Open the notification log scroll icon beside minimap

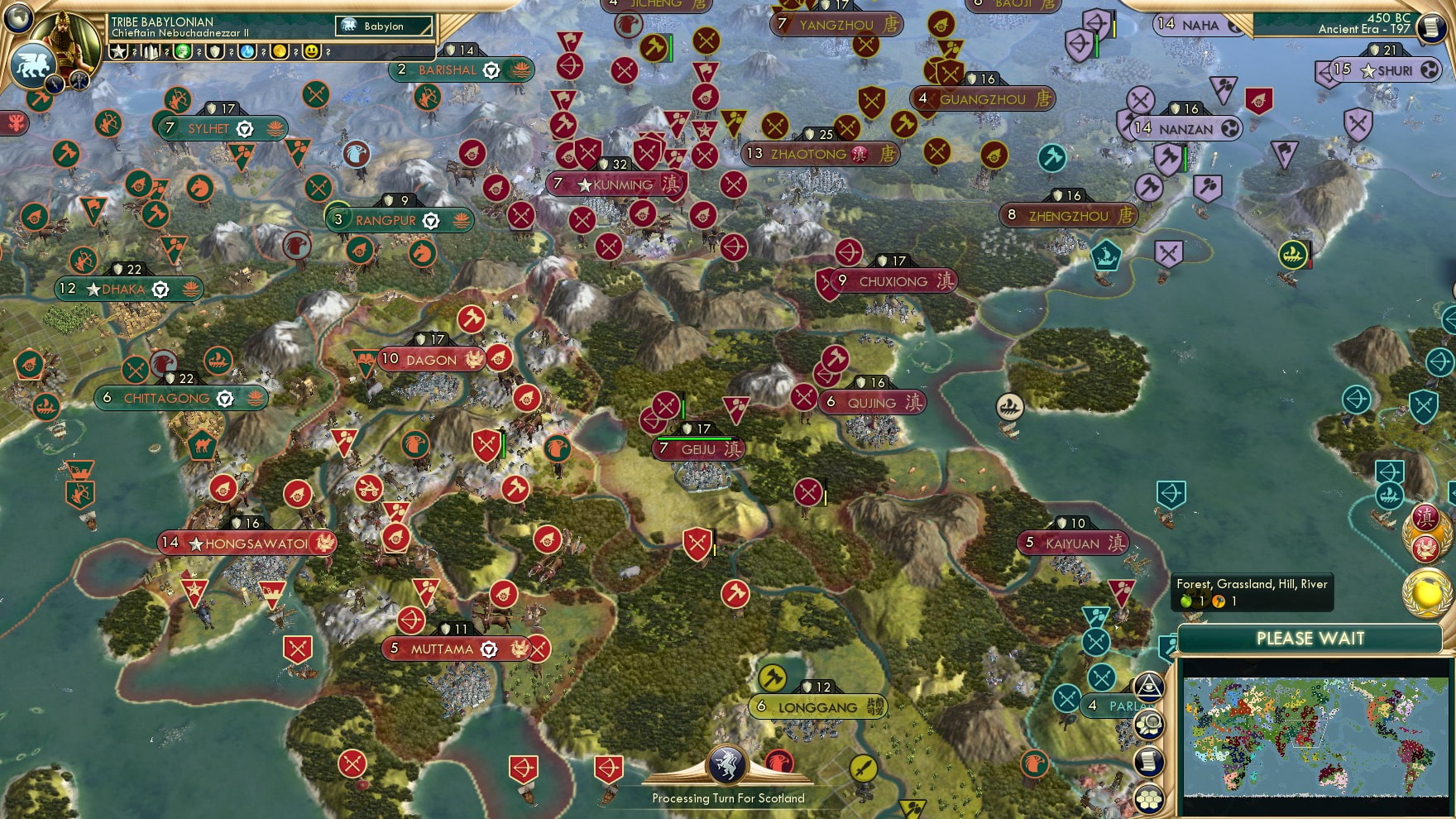click(x=1149, y=761)
